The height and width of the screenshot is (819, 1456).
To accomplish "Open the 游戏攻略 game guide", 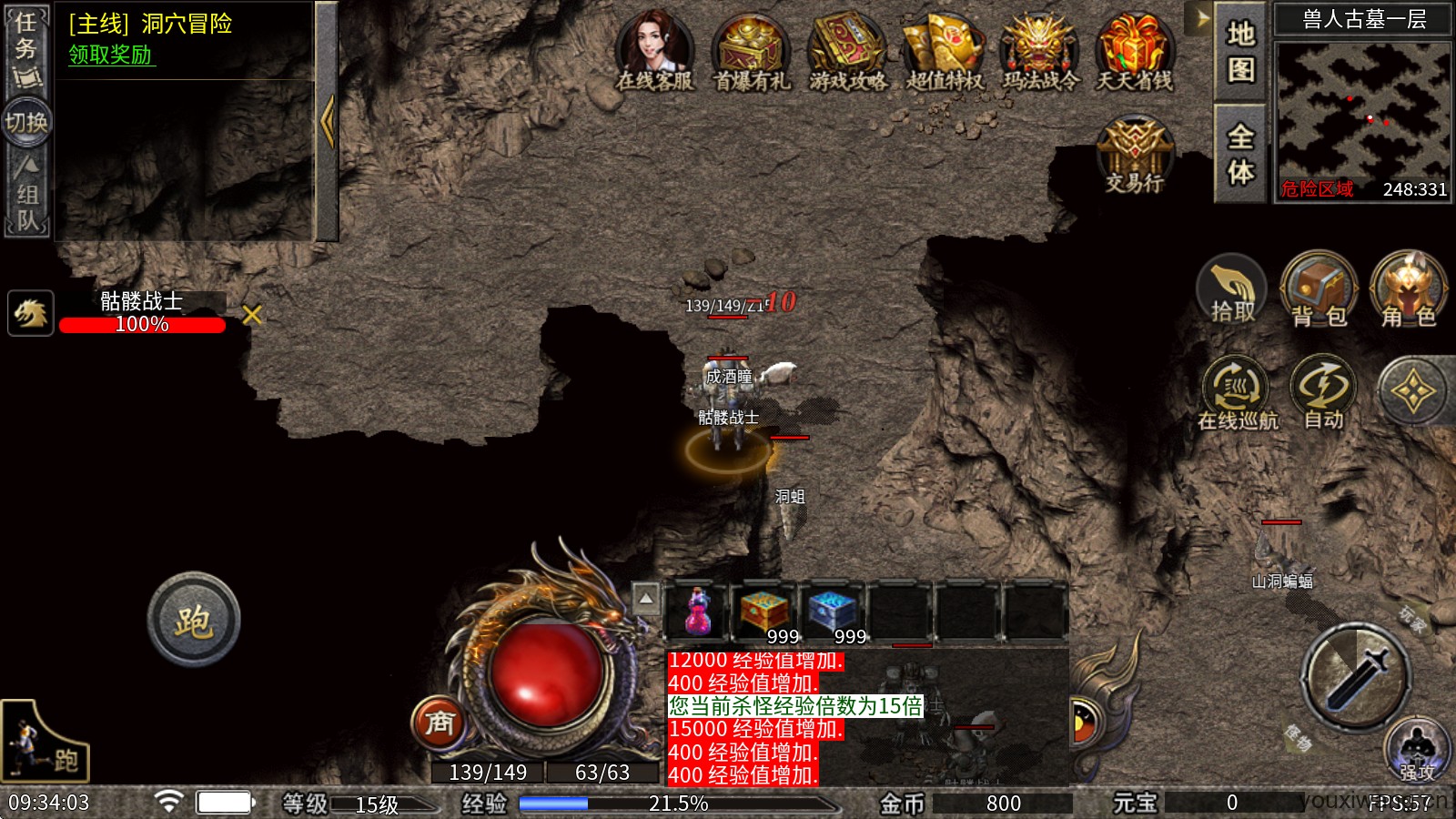I will tap(847, 51).
